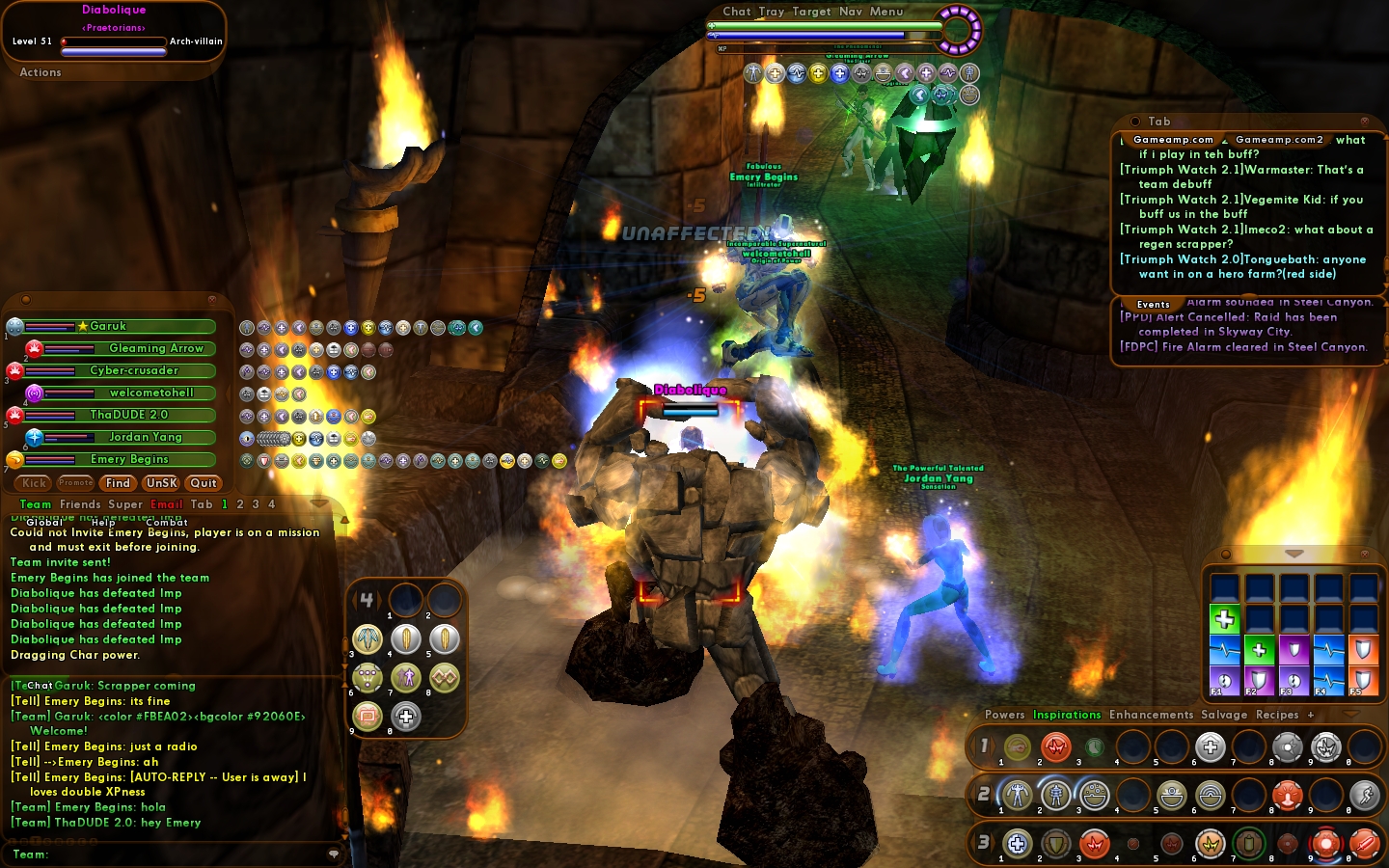Select teammate Gleaming Arrow
This screenshot has width=1389, height=868.
click(155, 349)
